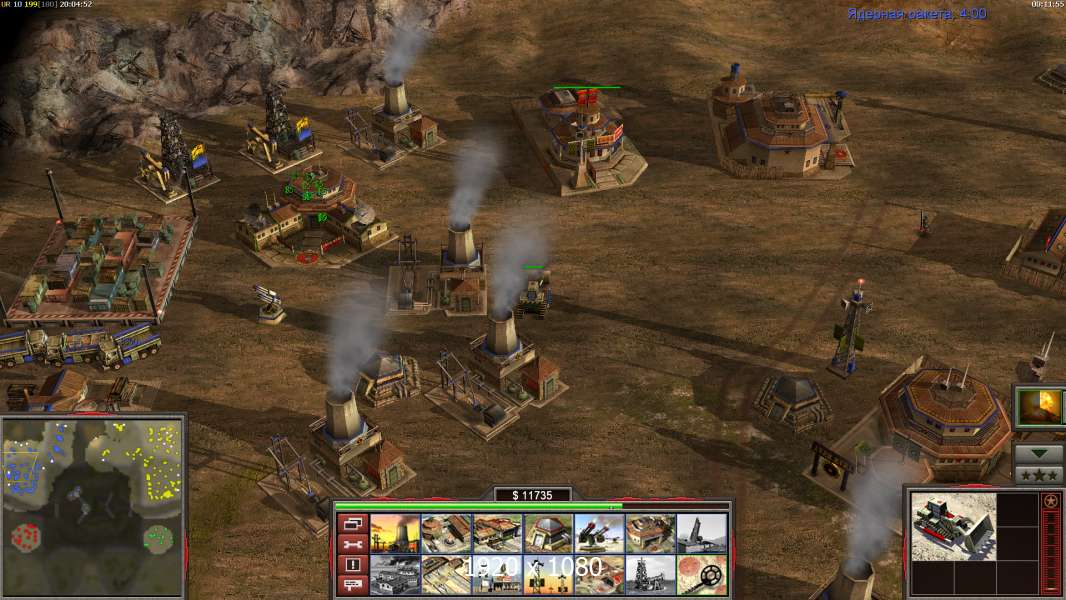The height and width of the screenshot is (600, 1066).
Task: Click the overlapping windows button on command bar
Action: click(x=351, y=523)
